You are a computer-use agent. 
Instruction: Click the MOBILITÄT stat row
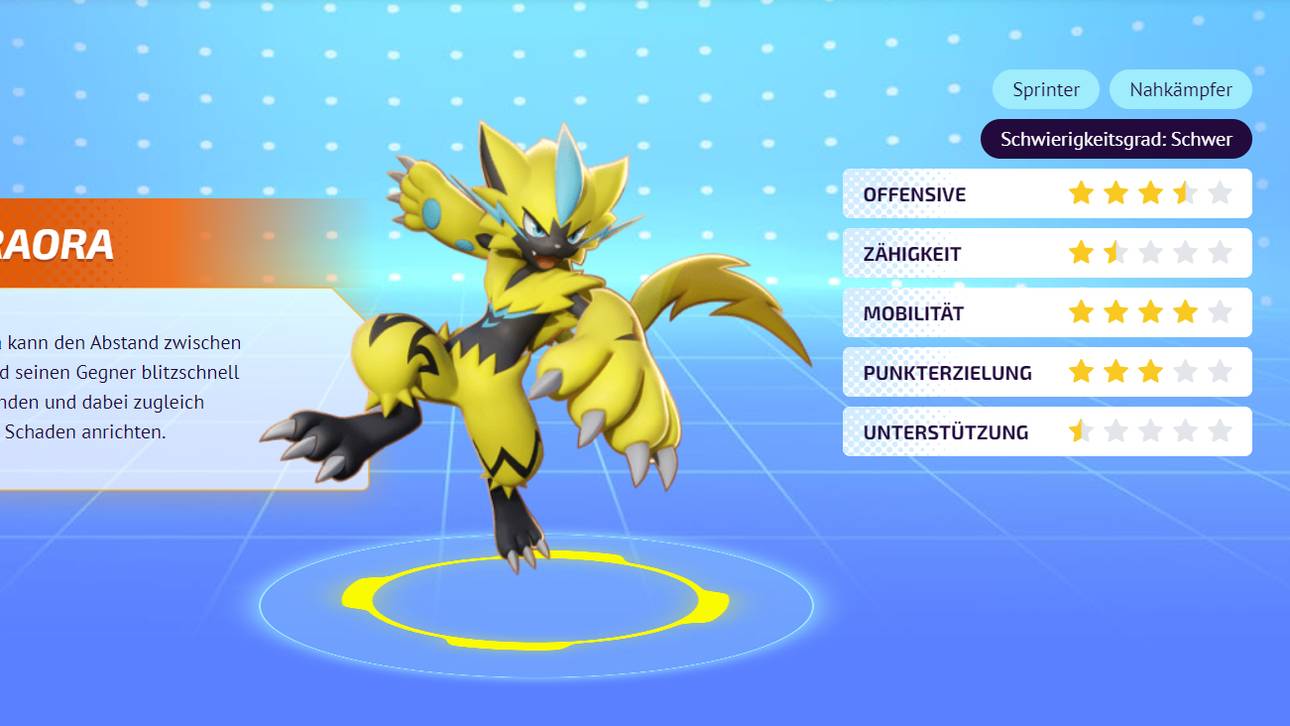pyautogui.click(x=912, y=313)
